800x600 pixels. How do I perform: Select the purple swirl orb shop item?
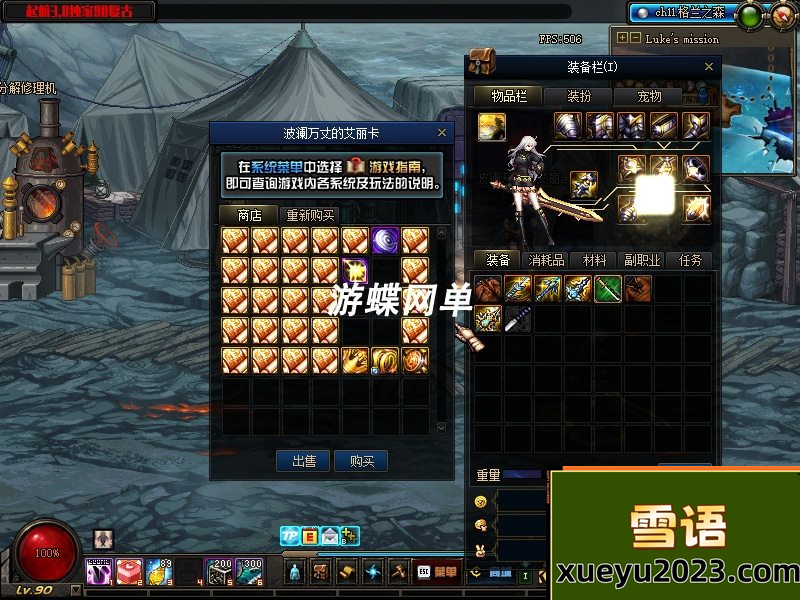point(385,240)
